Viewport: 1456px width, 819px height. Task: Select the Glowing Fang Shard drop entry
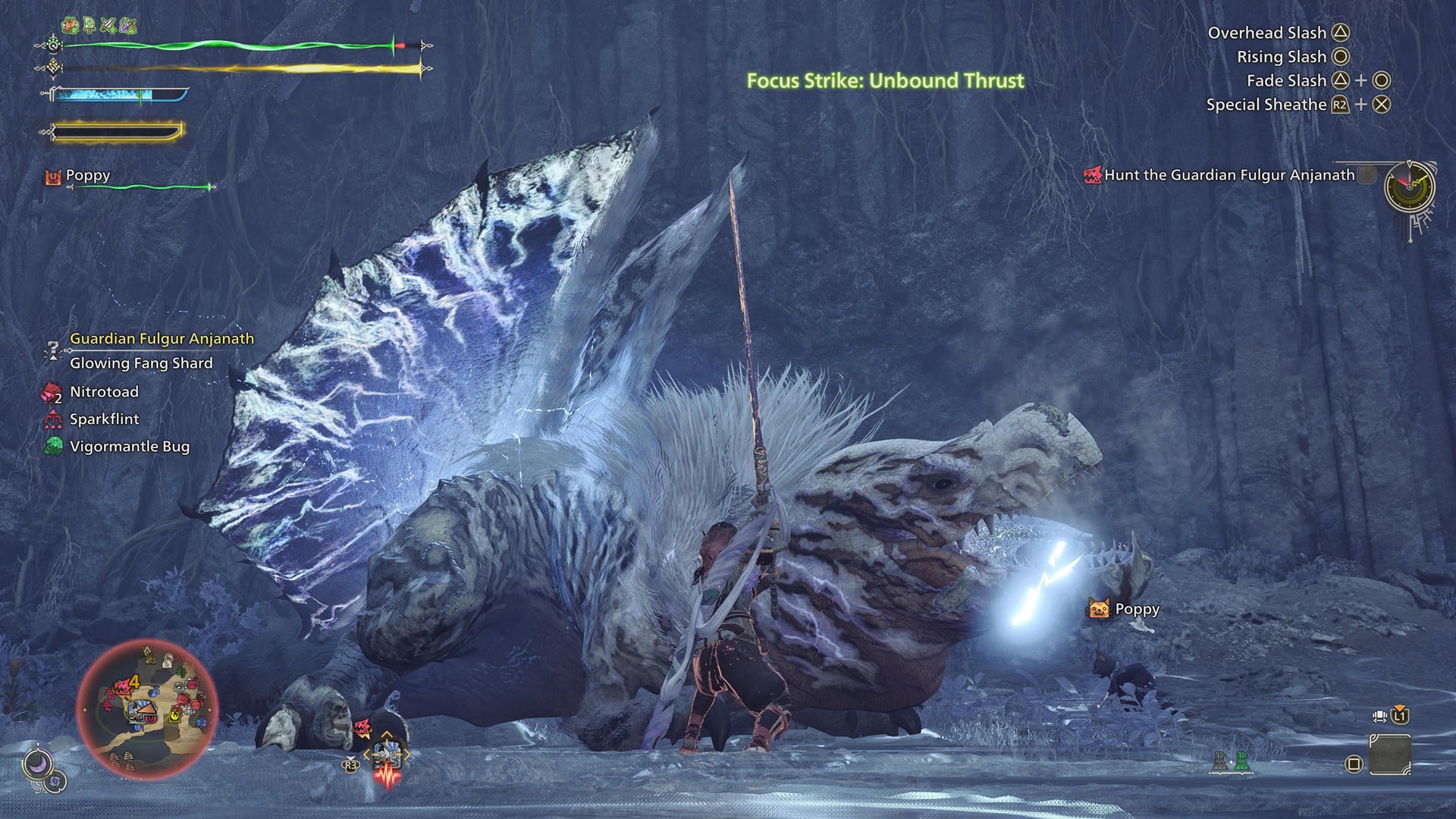[x=141, y=362]
